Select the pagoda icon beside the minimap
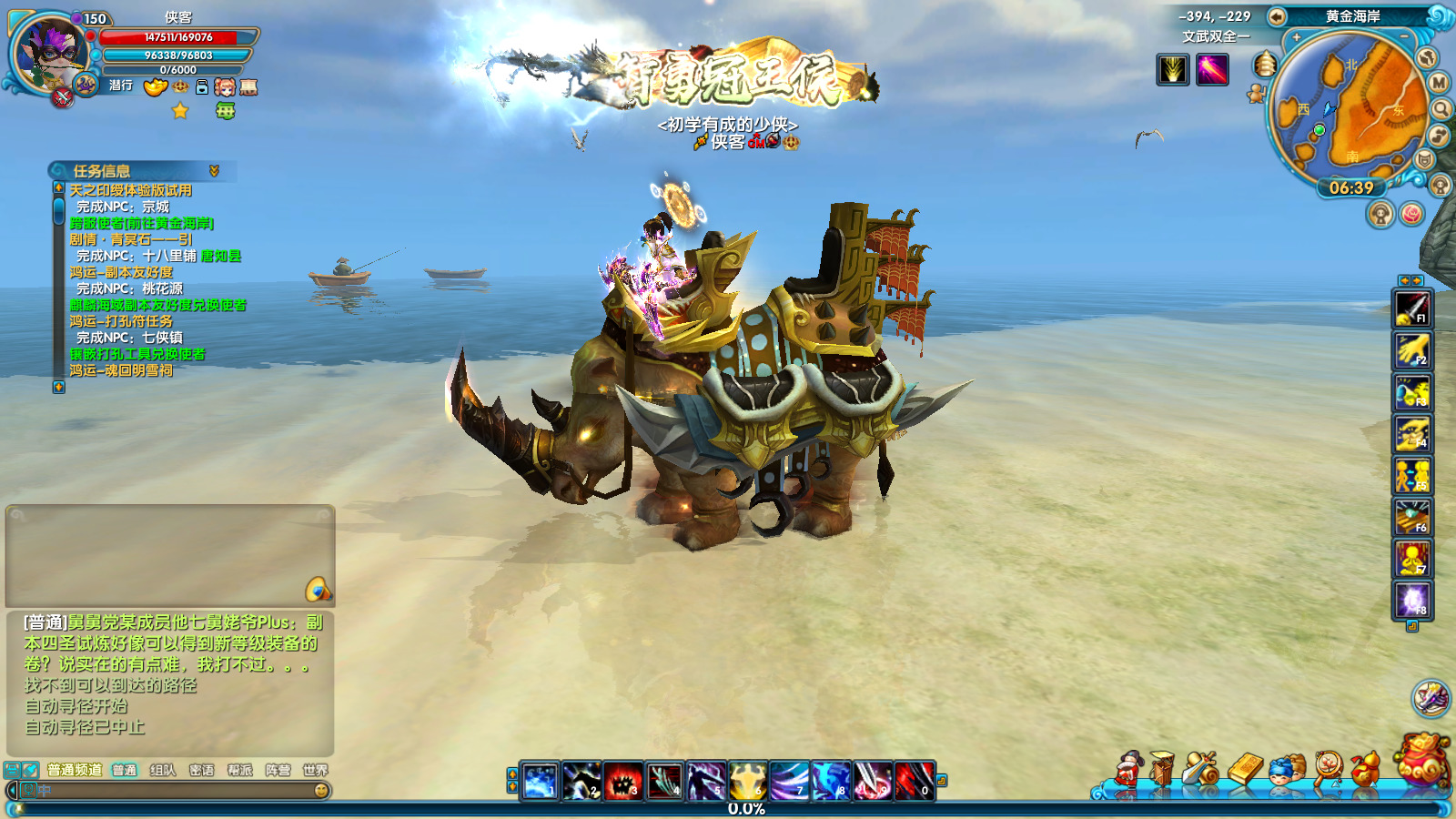Image resolution: width=1456 pixels, height=819 pixels. 1265,65
